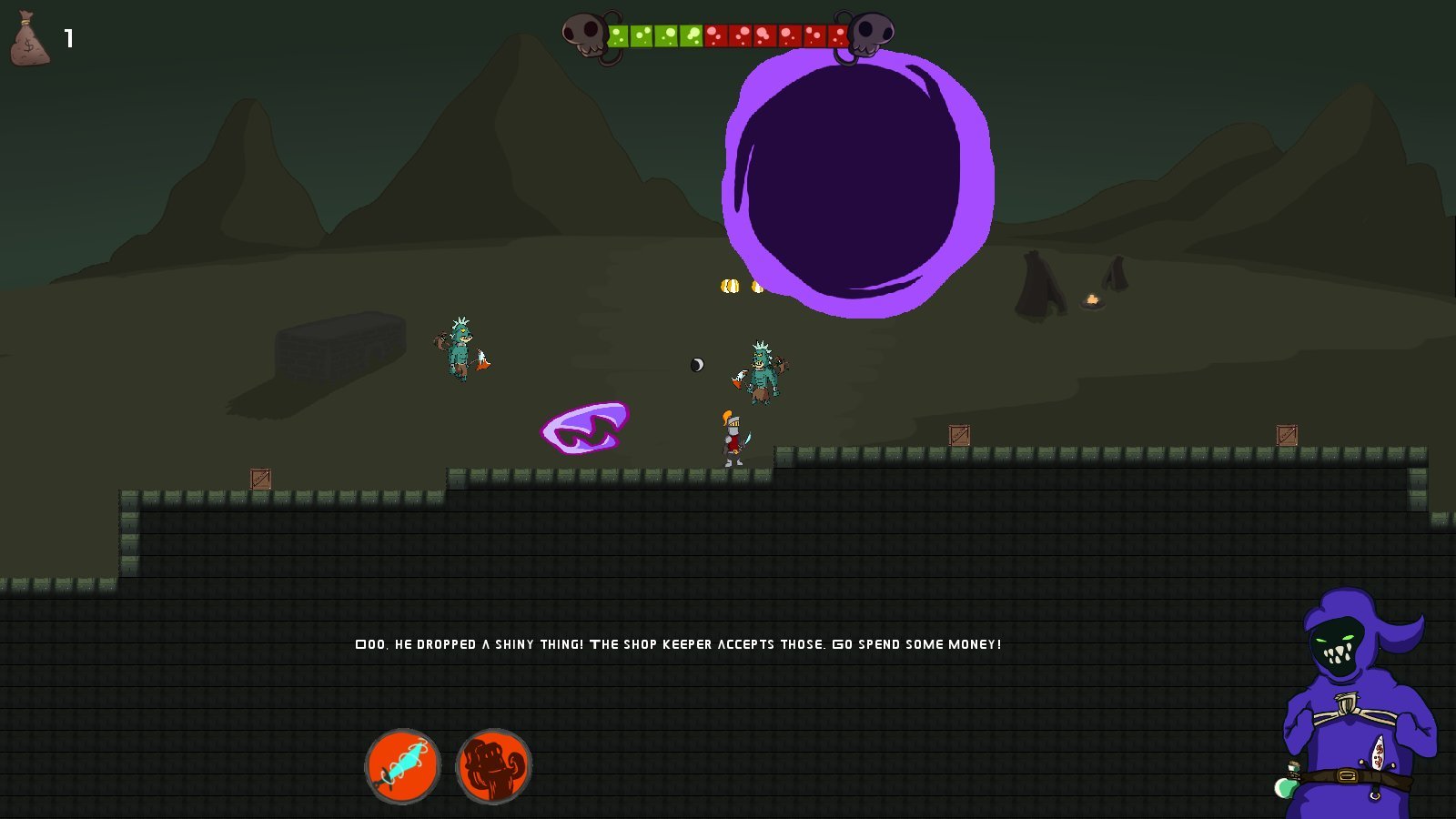Select the glowing sword attack ability icon
This screenshot has width=1456, height=819.
pyautogui.click(x=404, y=766)
